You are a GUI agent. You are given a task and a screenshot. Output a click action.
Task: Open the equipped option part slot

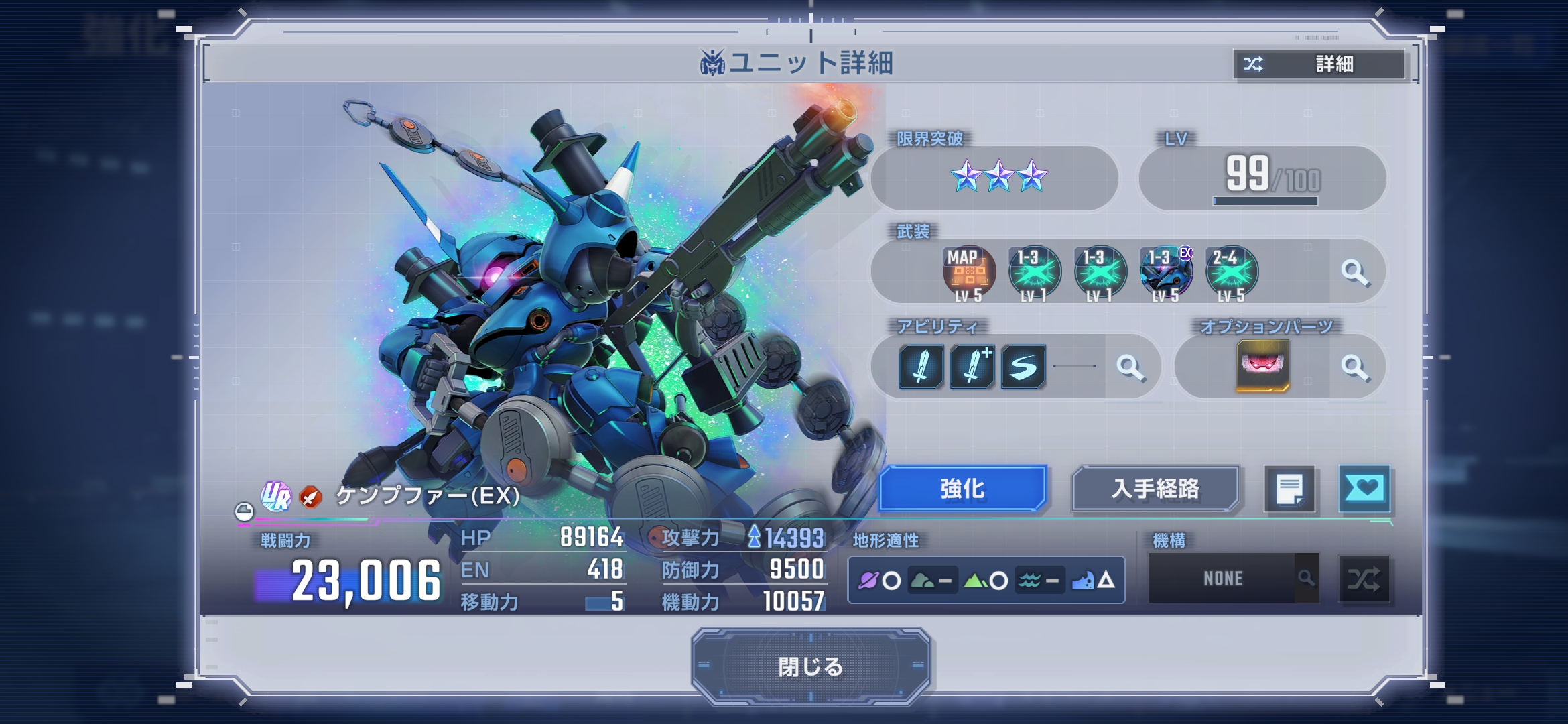(x=1262, y=366)
